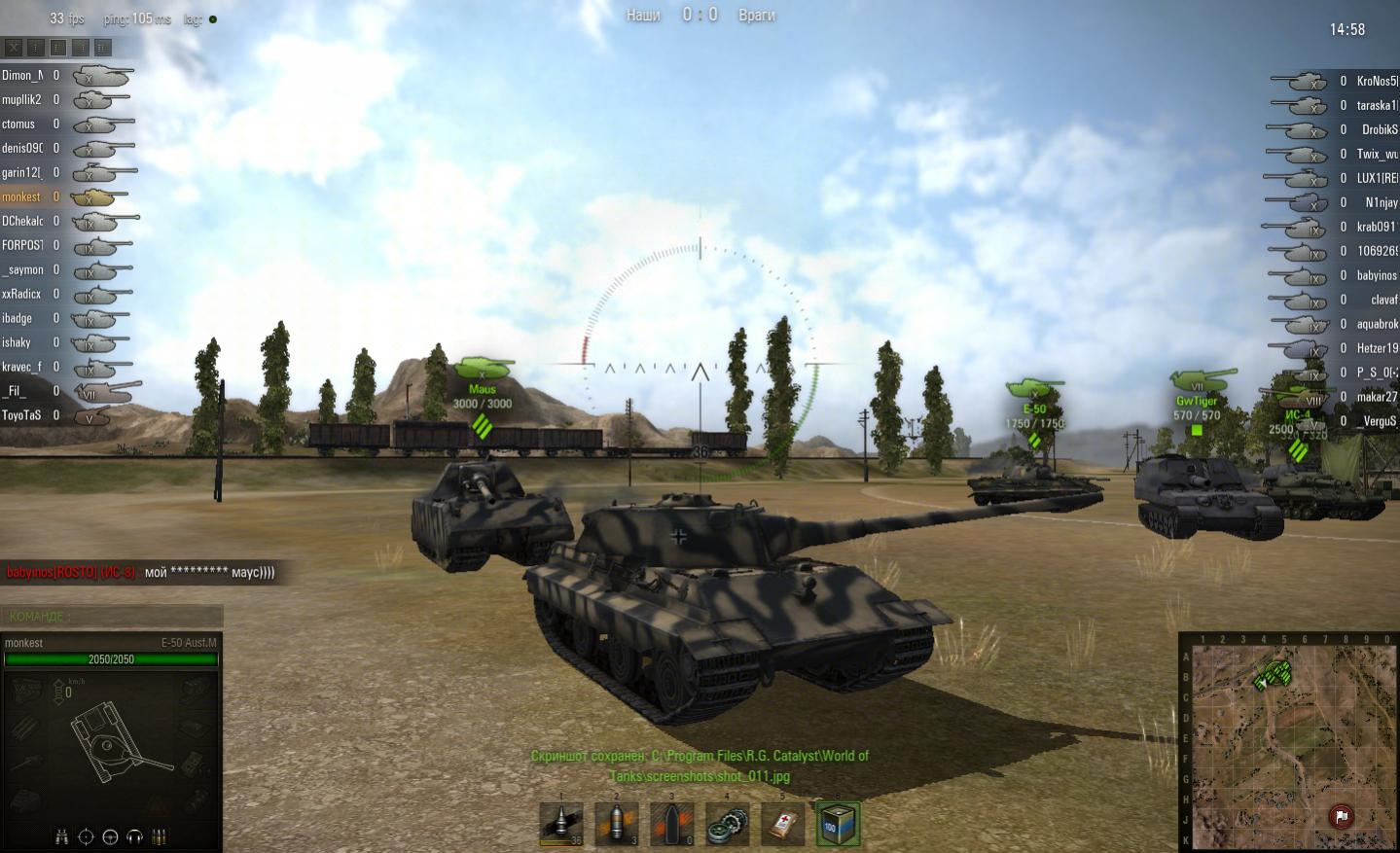The width and height of the screenshot is (1400, 853).
Task: Select the armor-piercing shell slot with 36 rounds
Action: pyautogui.click(x=561, y=824)
